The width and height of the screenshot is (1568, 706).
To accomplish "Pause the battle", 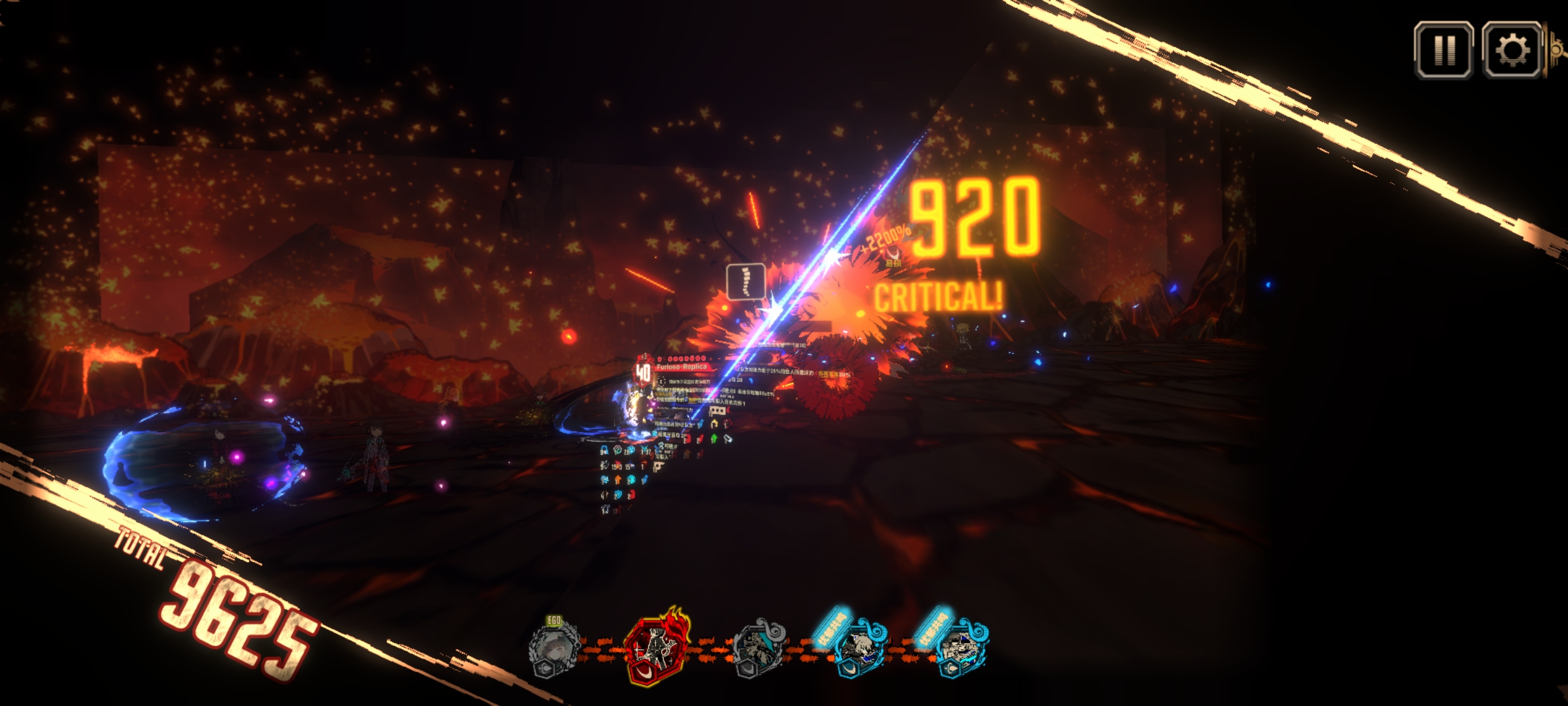I will [x=1443, y=50].
